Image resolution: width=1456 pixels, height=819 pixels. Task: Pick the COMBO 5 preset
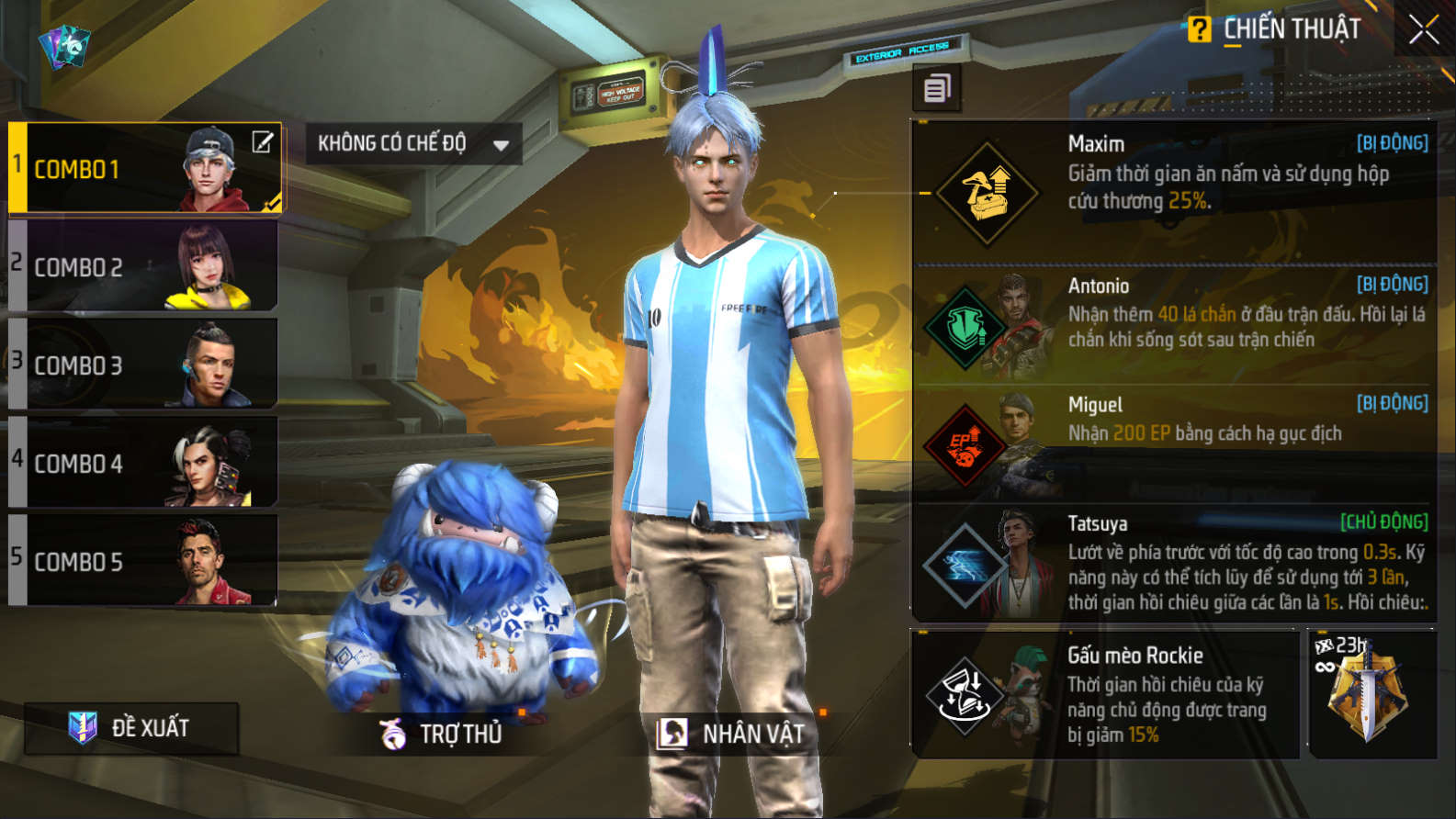143,561
